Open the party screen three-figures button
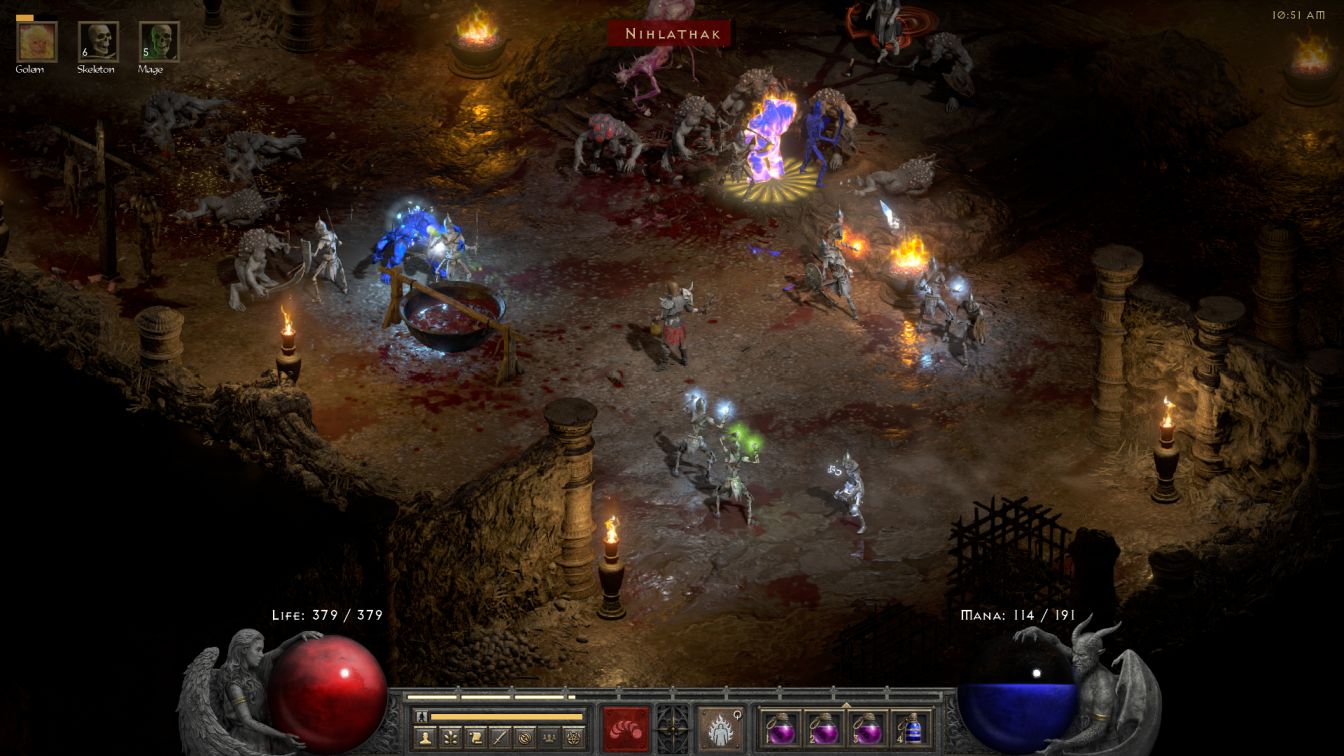 pos(547,738)
